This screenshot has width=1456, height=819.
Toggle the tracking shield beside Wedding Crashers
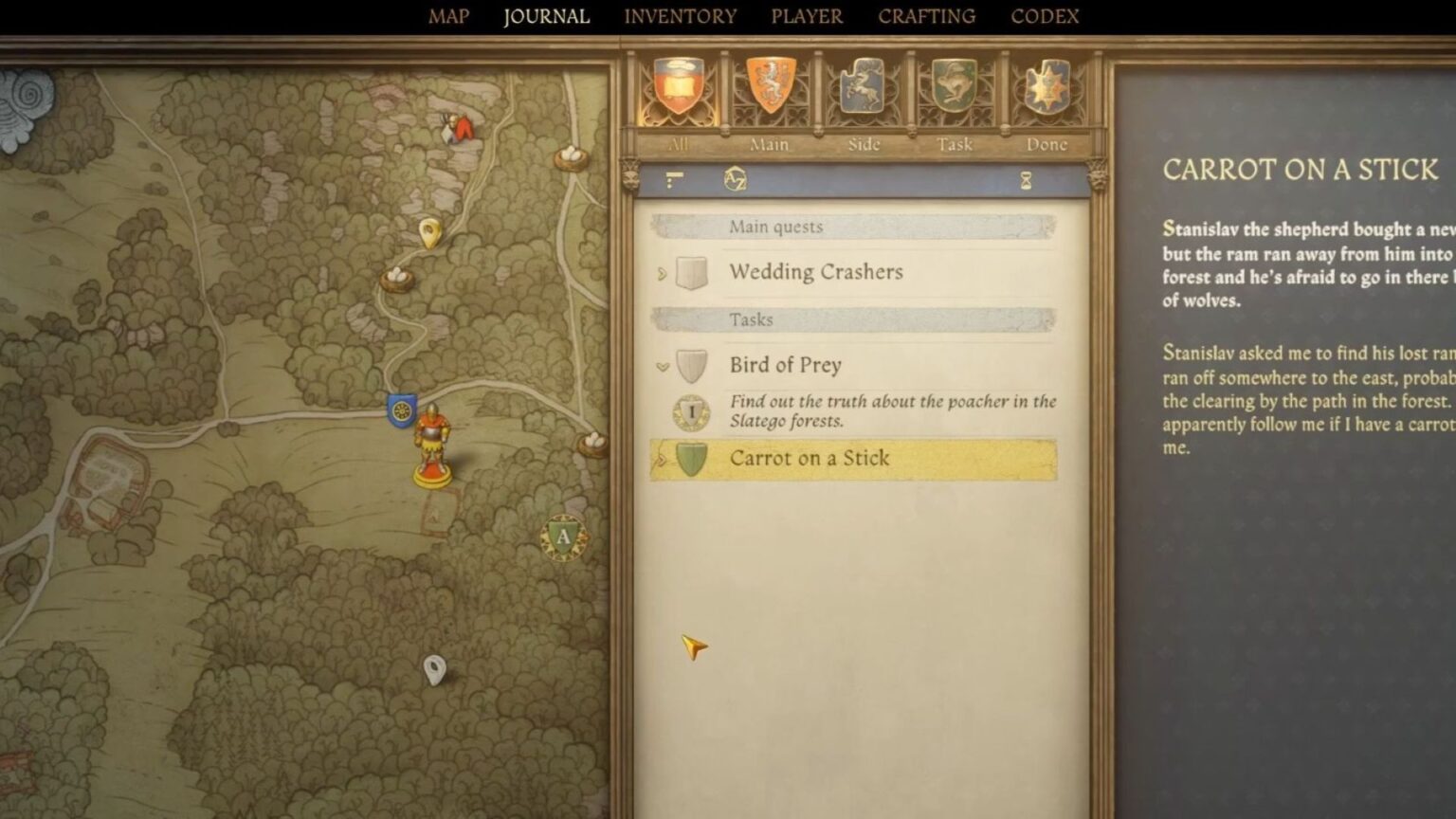pyautogui.click(x=691, y=271)
